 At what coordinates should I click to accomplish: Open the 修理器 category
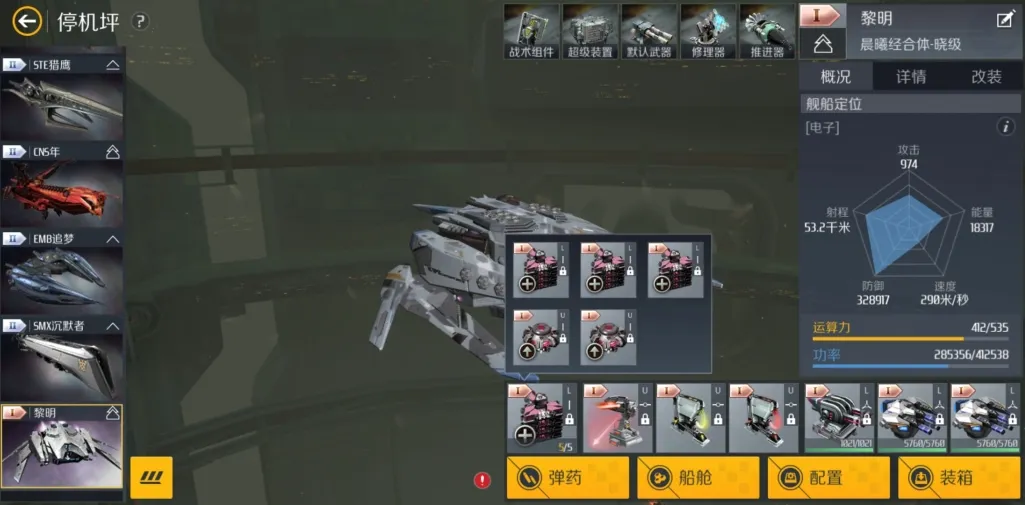(708, 31)
